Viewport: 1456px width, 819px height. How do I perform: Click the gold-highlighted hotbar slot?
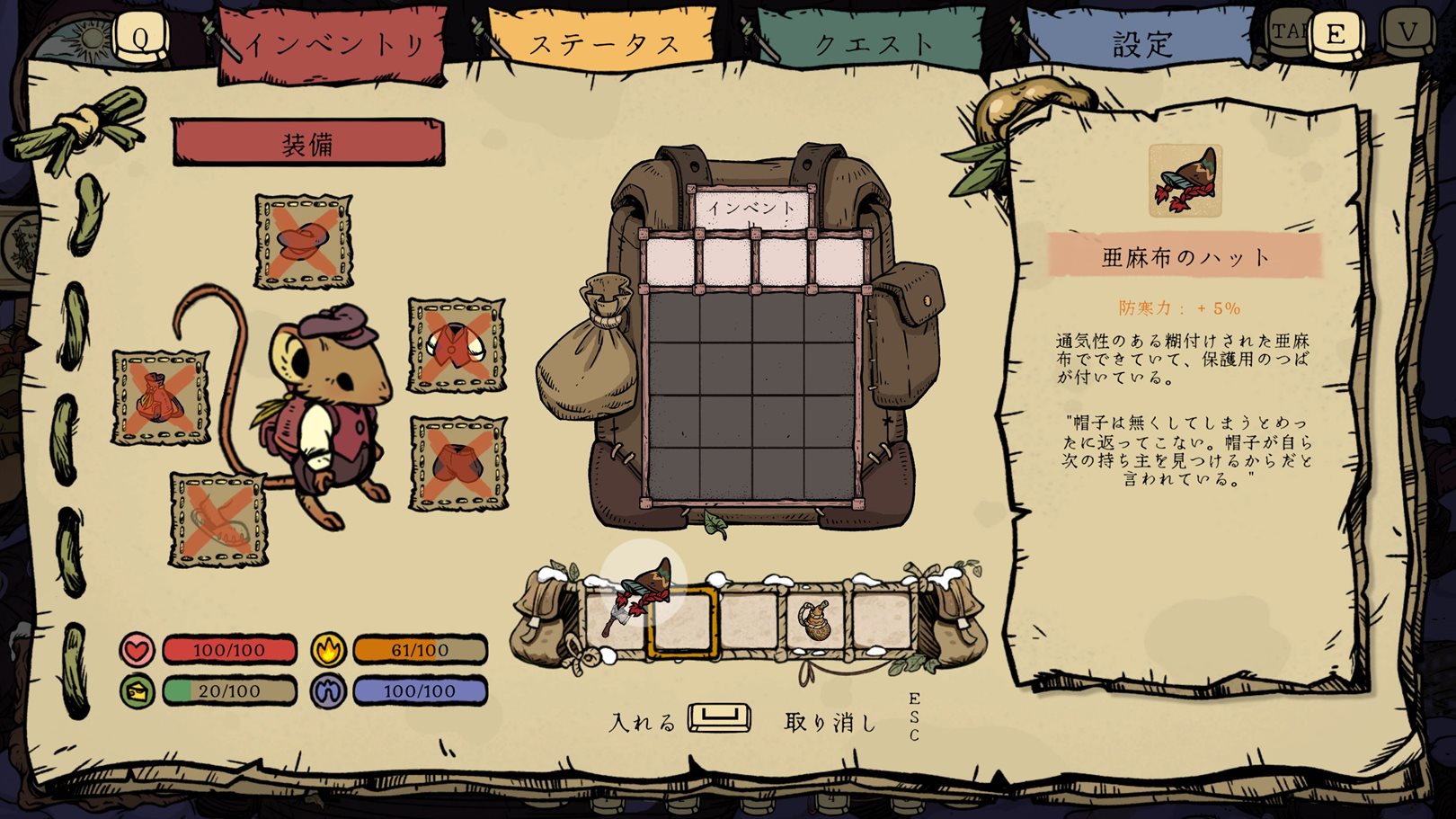682,619
